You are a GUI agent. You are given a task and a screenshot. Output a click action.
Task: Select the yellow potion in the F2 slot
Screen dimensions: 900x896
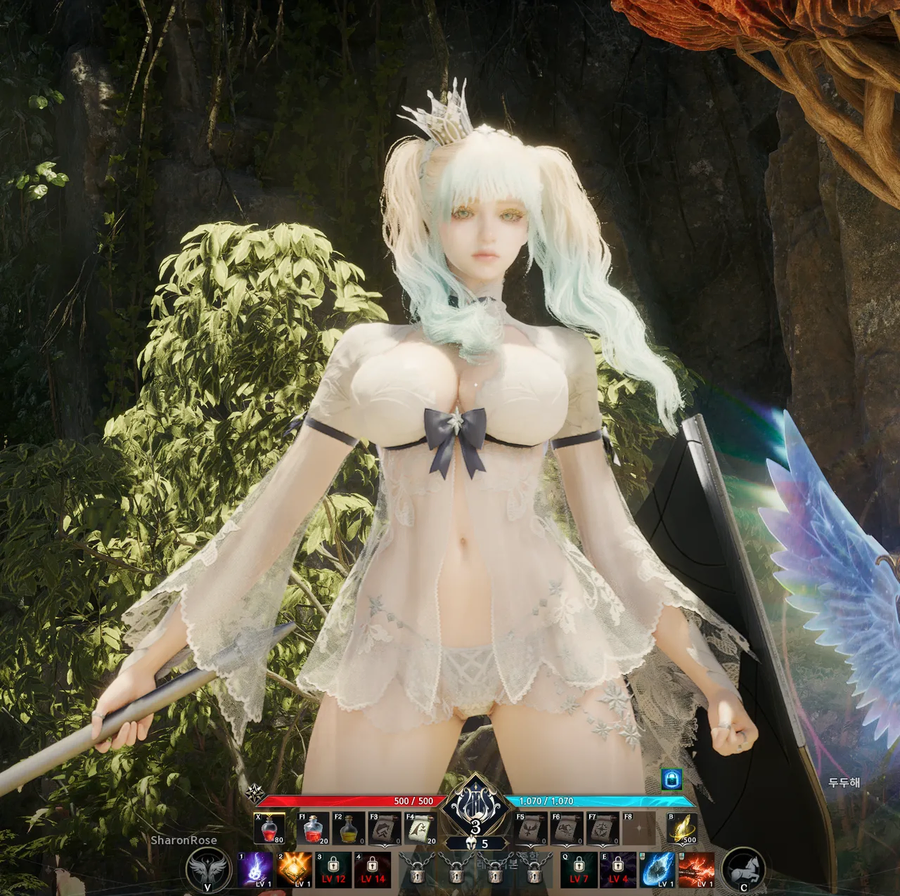350,828
